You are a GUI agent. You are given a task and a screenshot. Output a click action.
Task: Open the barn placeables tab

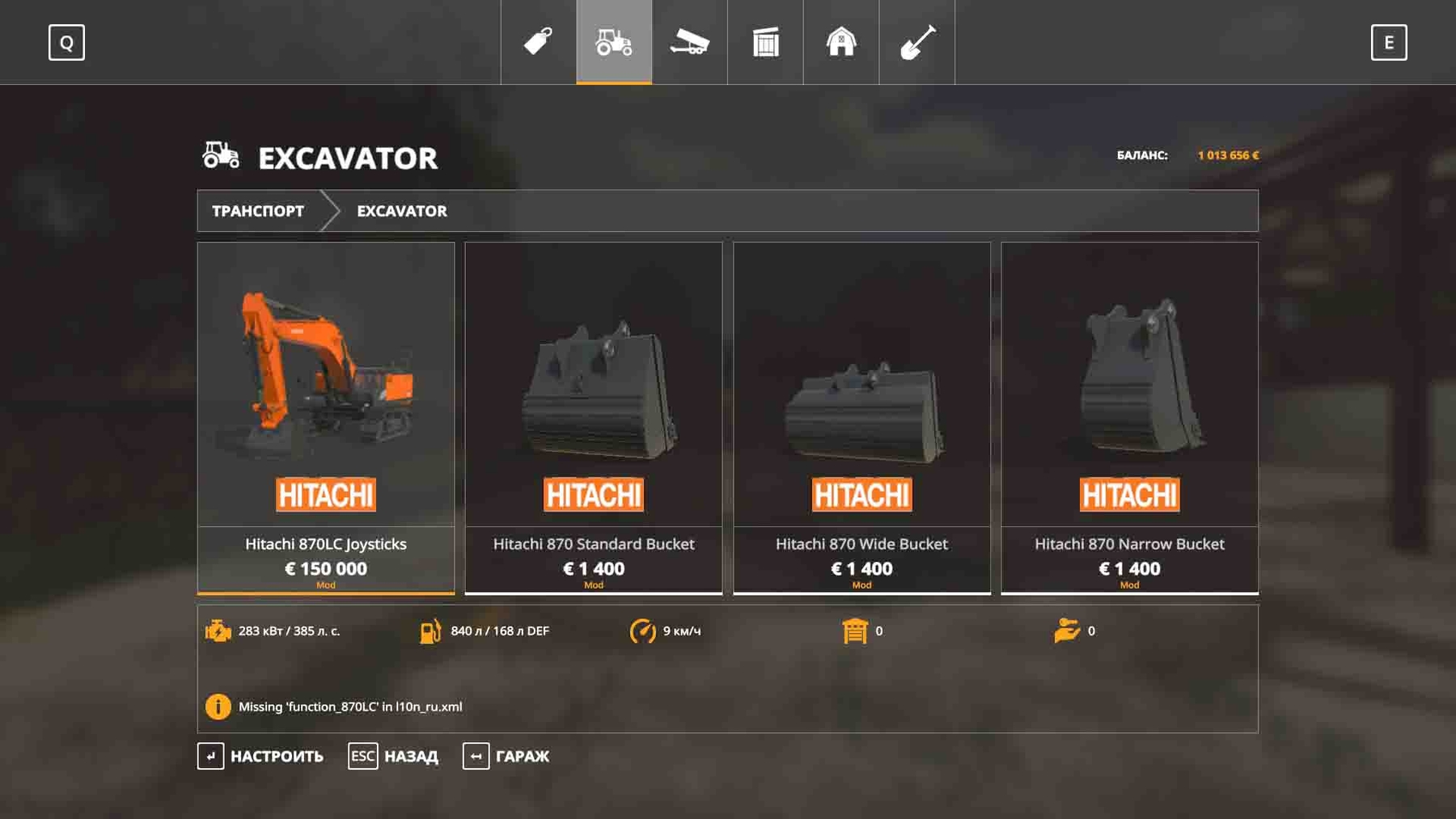pyautogui.click(x=841, y=42)
